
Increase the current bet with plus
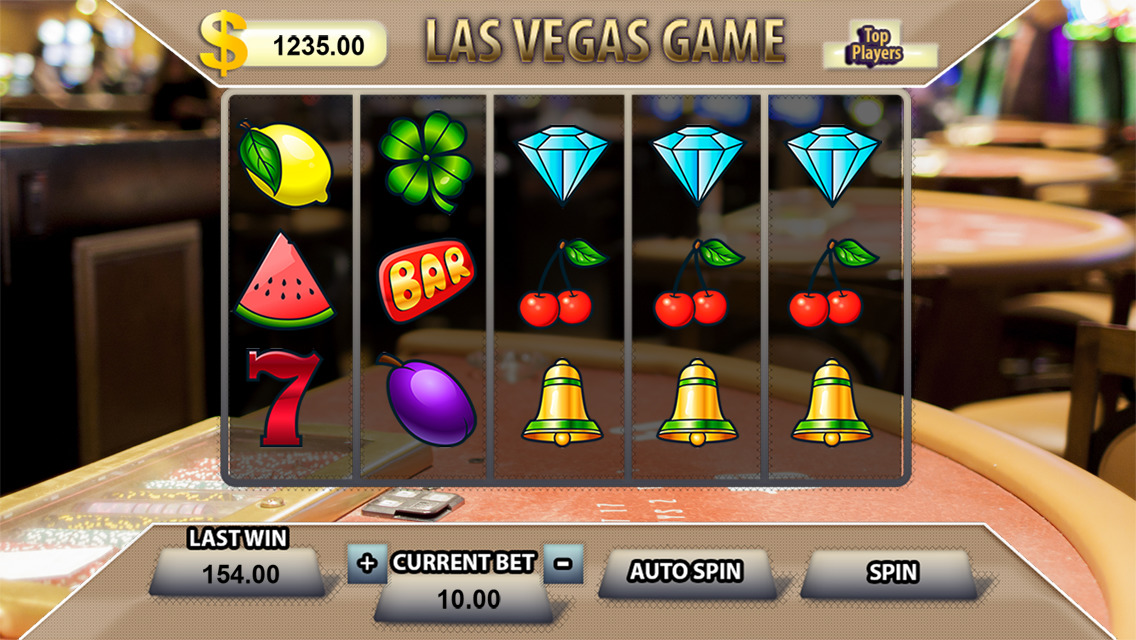367,564
